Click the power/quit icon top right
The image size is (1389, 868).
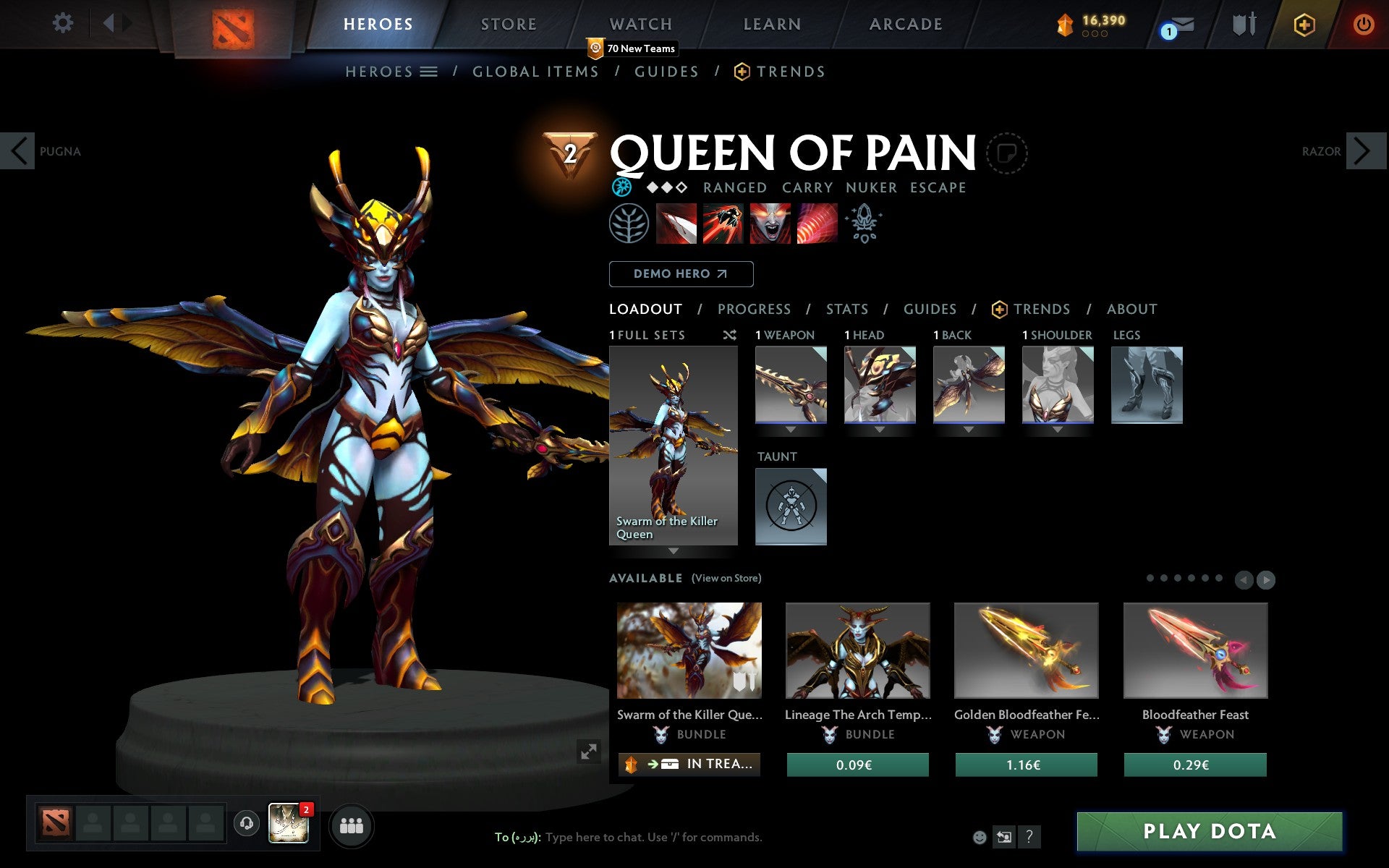1363,23
